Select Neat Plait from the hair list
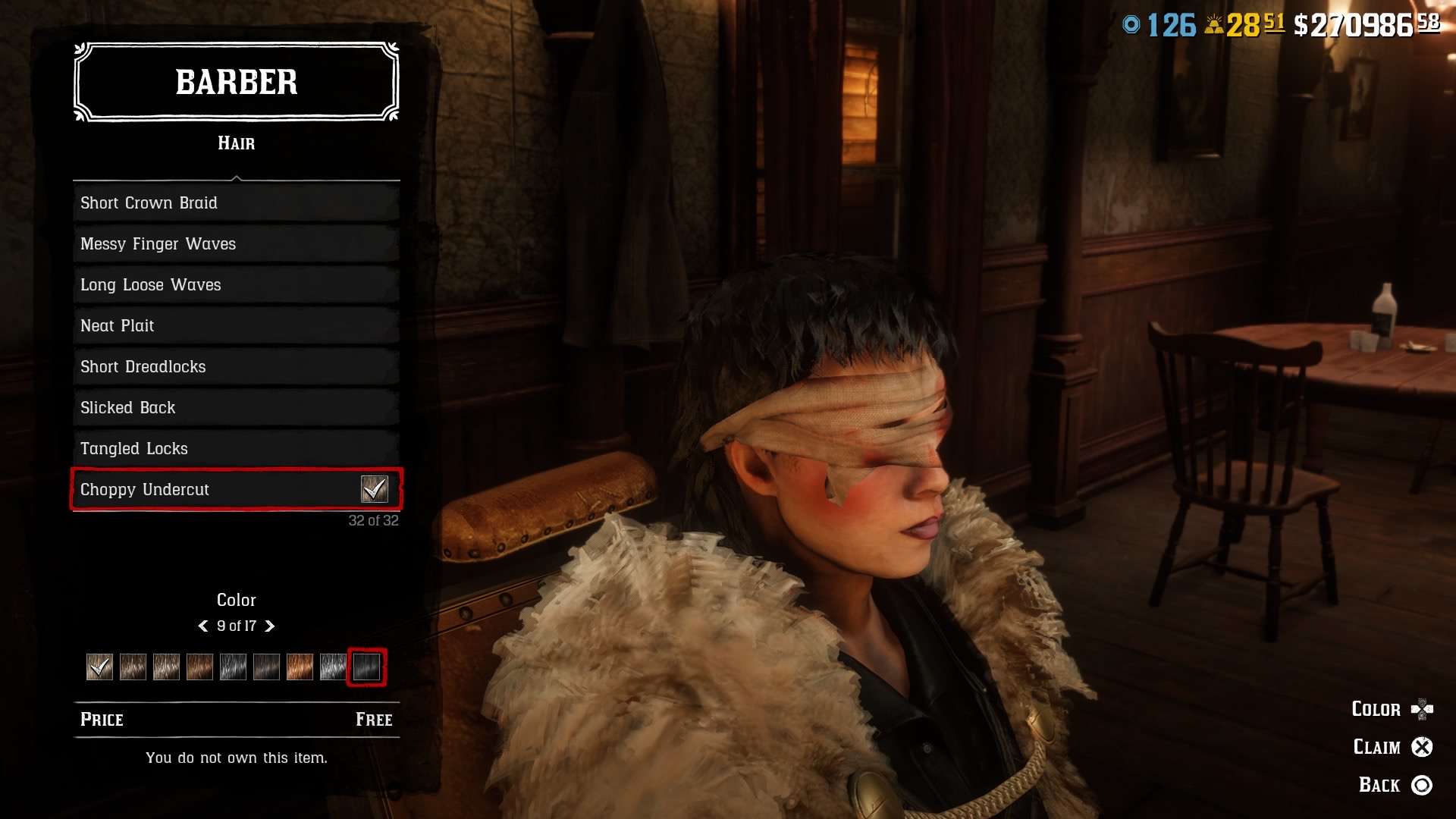1456x819 pixels. [x=236, y=326]
